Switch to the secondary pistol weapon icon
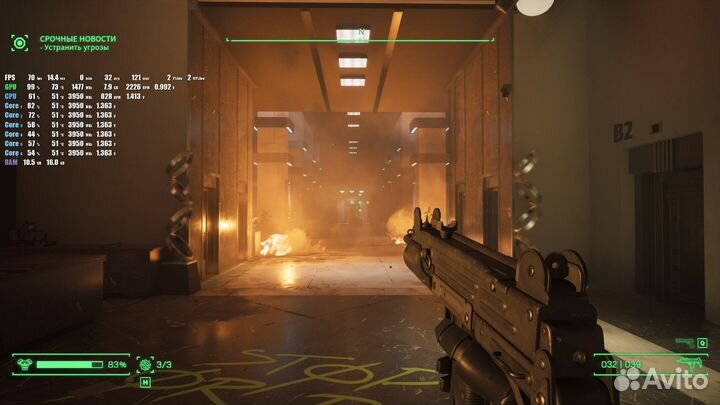Screen dimensions: 720x405 click(685, 343)
